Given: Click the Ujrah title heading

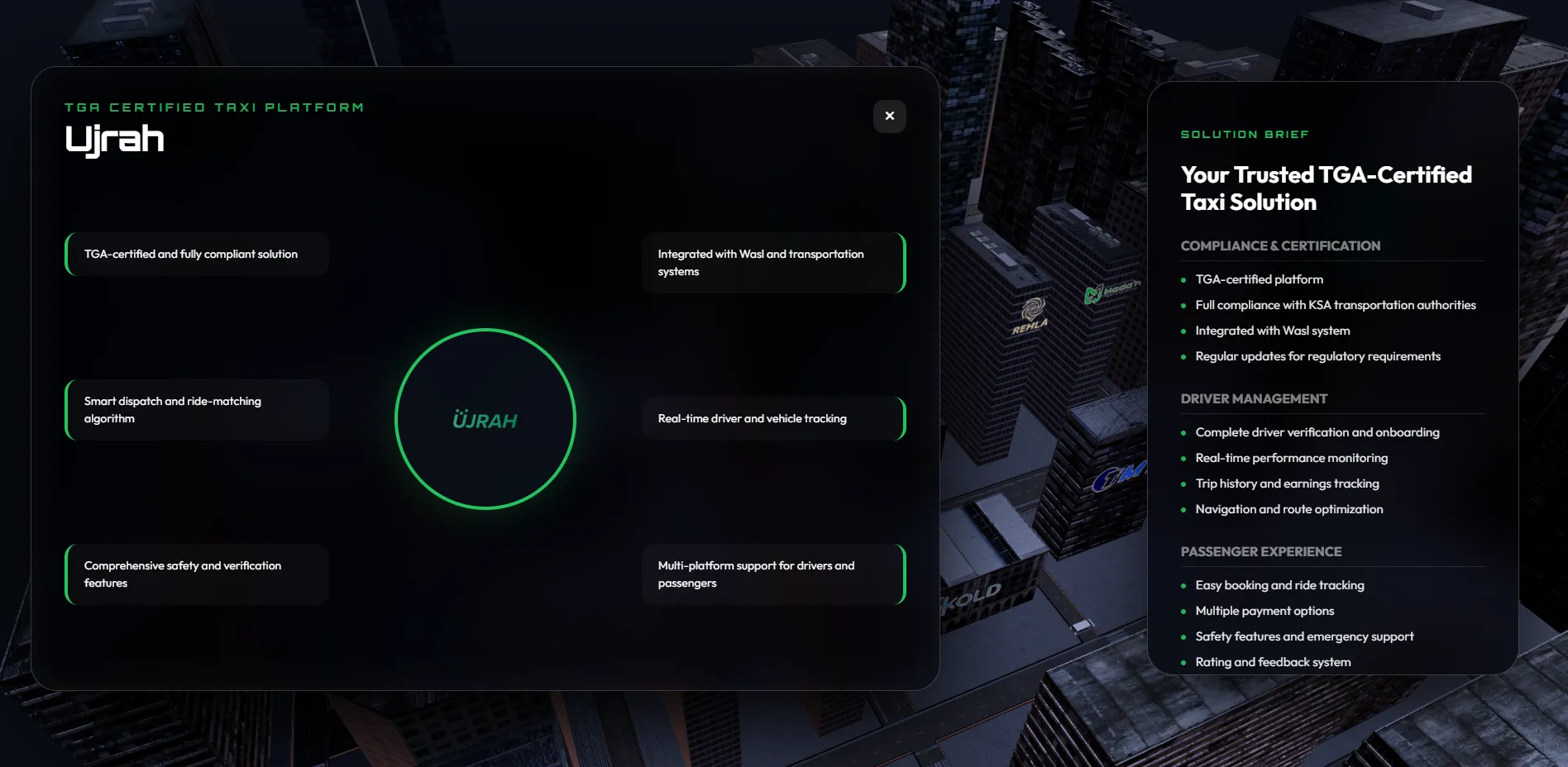Looking at the screenshot, I should pos(115,139).
